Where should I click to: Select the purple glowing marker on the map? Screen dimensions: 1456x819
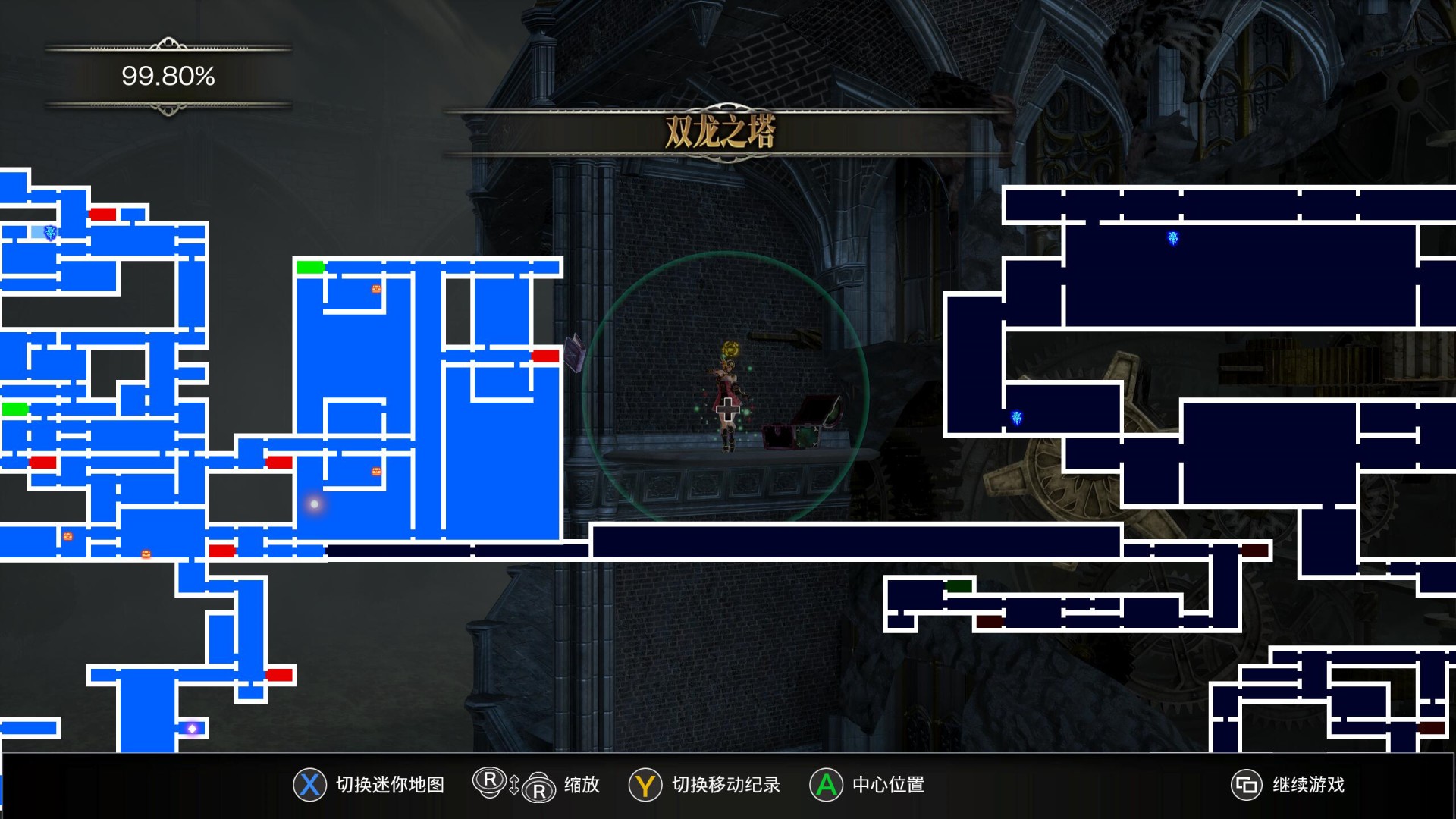pyautogui.click(x=192, y=729)
